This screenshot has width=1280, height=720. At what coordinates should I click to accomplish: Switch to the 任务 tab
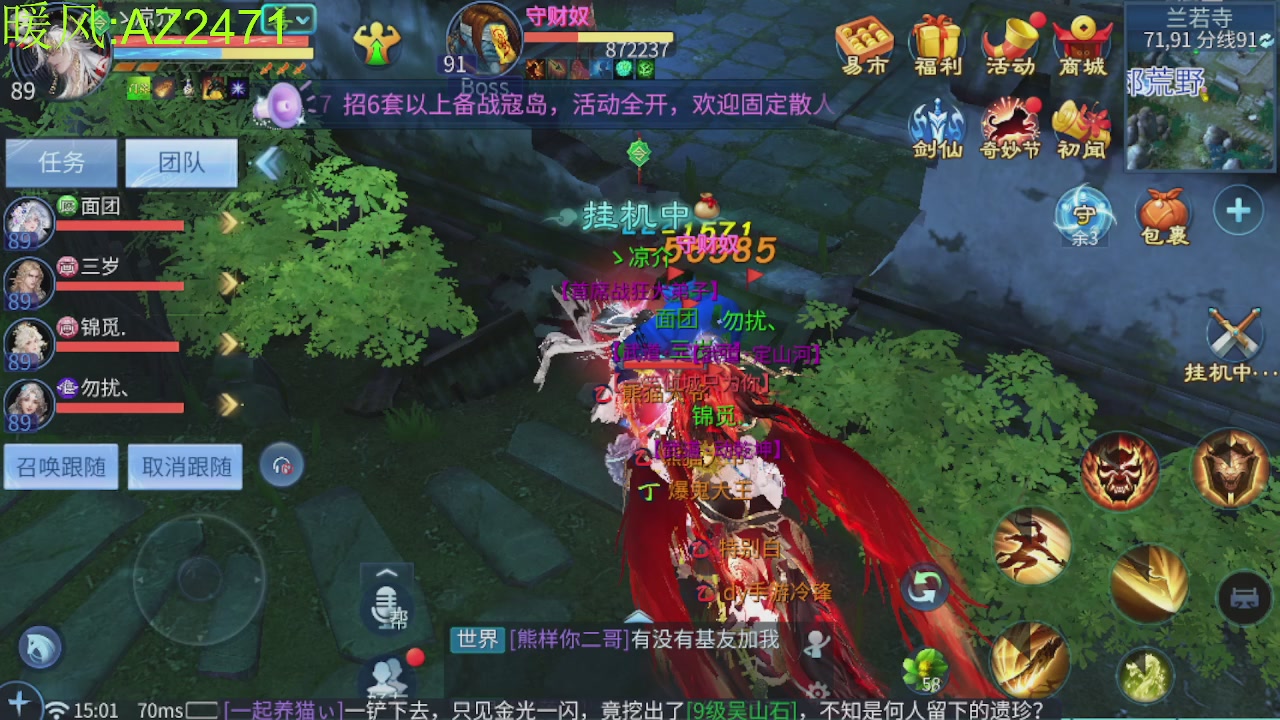[61, 163]
